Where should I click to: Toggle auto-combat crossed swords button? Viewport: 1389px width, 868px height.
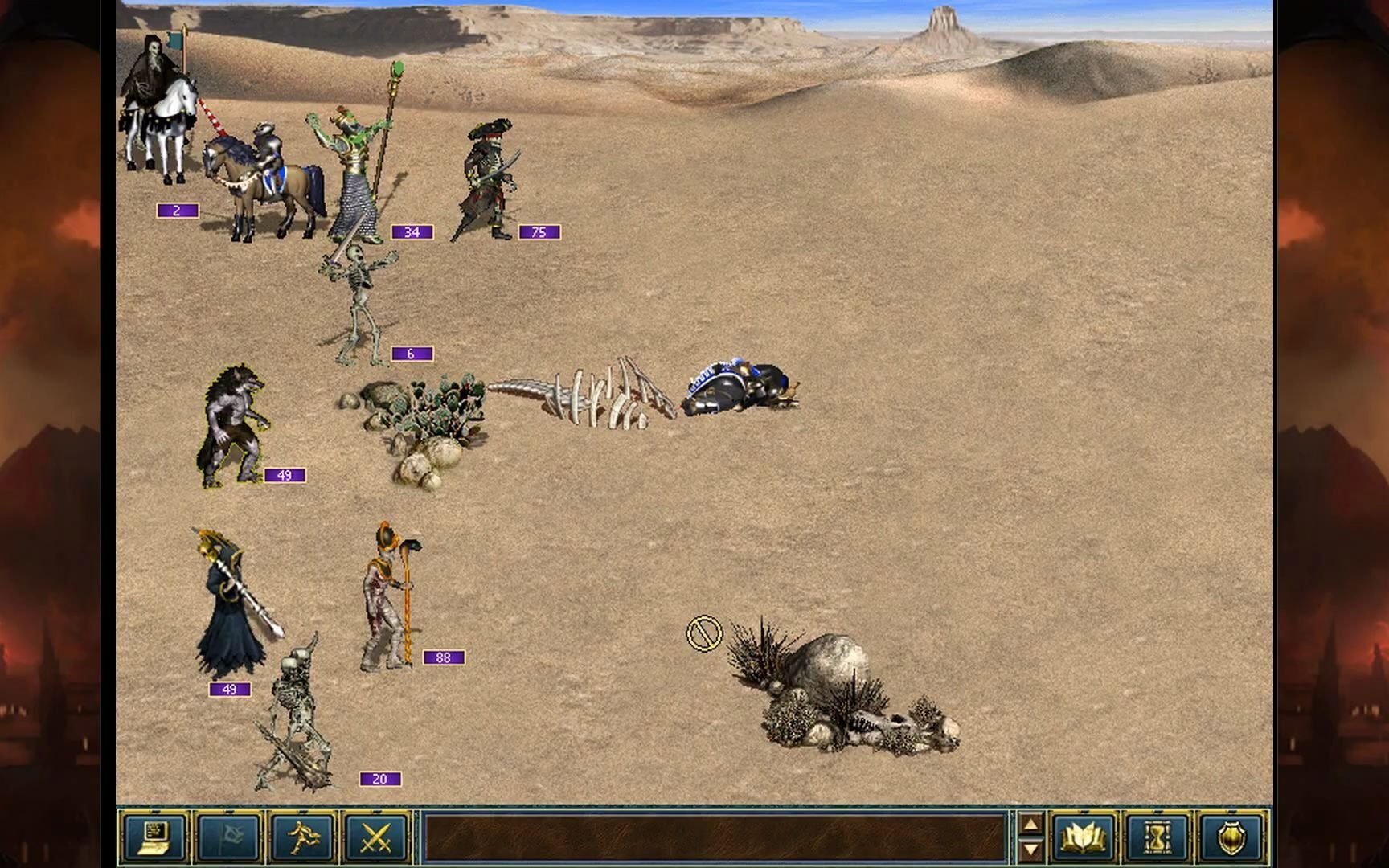[x=375, y=837]
